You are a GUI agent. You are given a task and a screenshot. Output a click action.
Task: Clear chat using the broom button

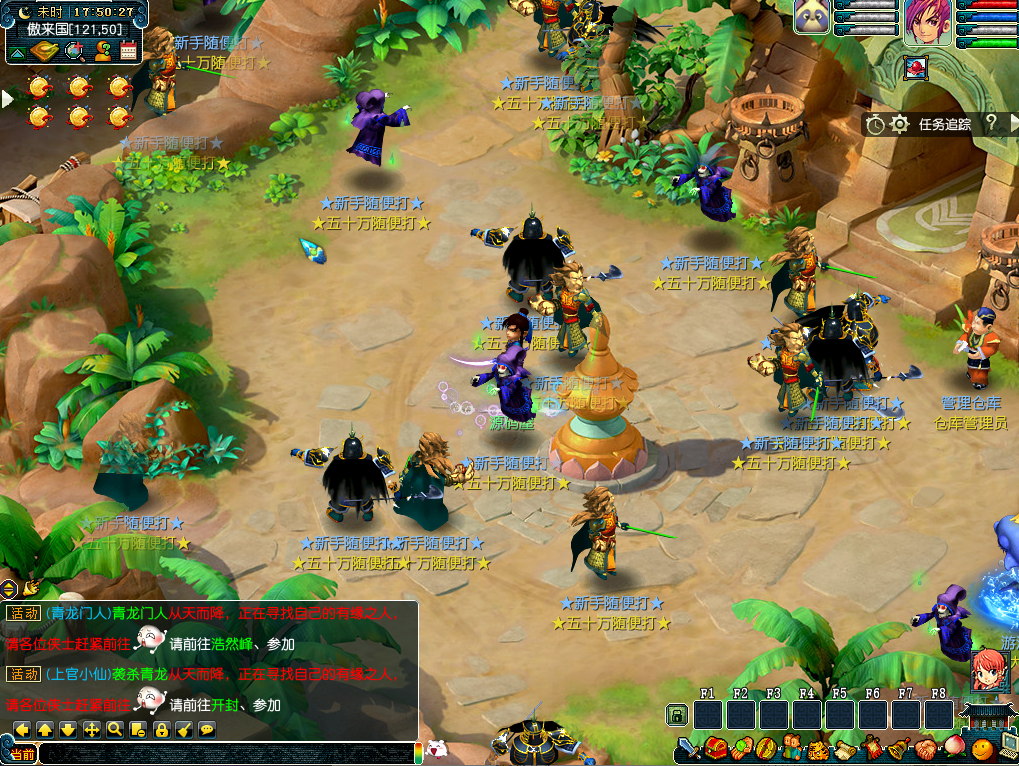click(x=184, y=729)
